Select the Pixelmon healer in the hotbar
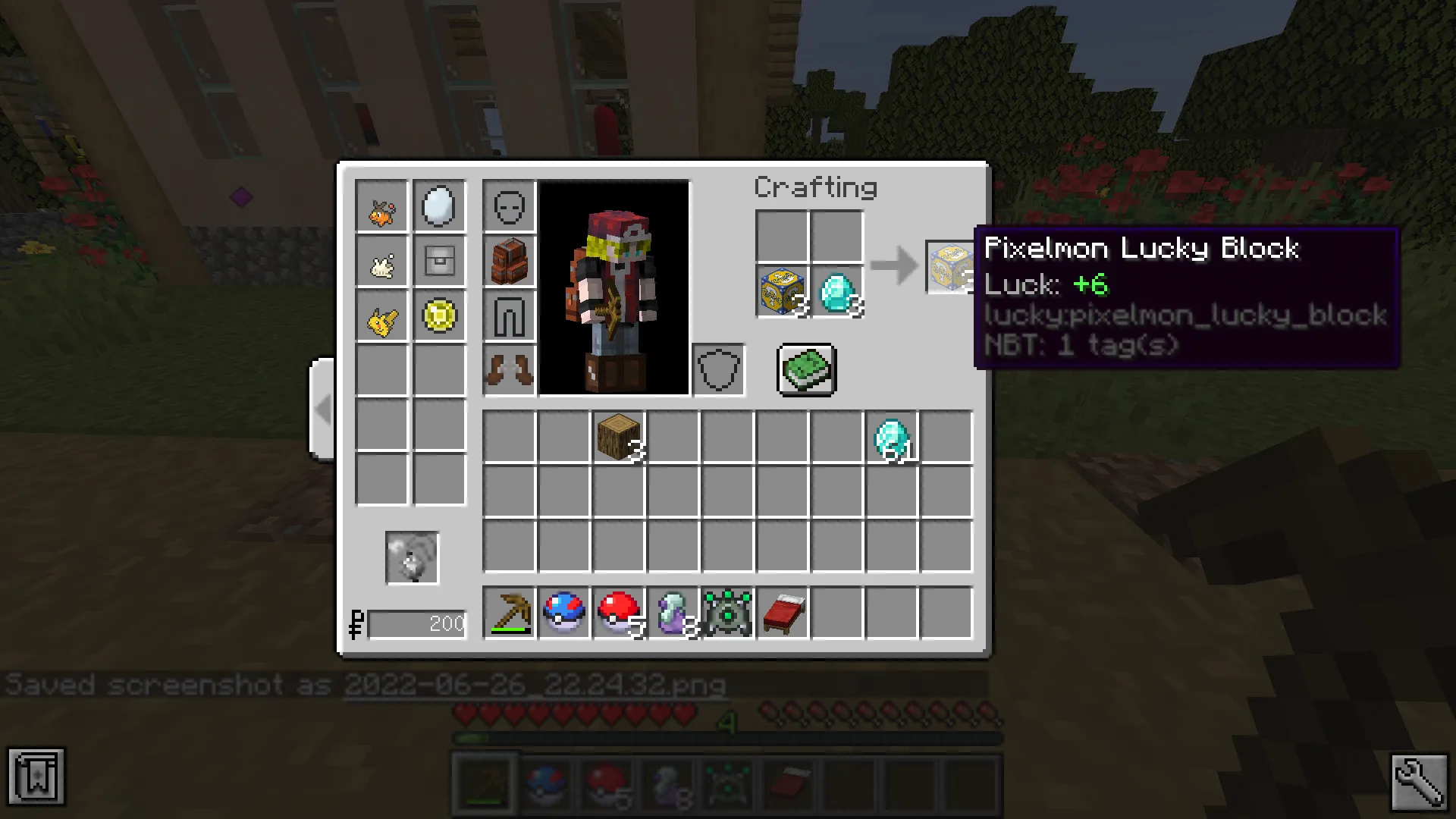 click(x=728, y=614)
